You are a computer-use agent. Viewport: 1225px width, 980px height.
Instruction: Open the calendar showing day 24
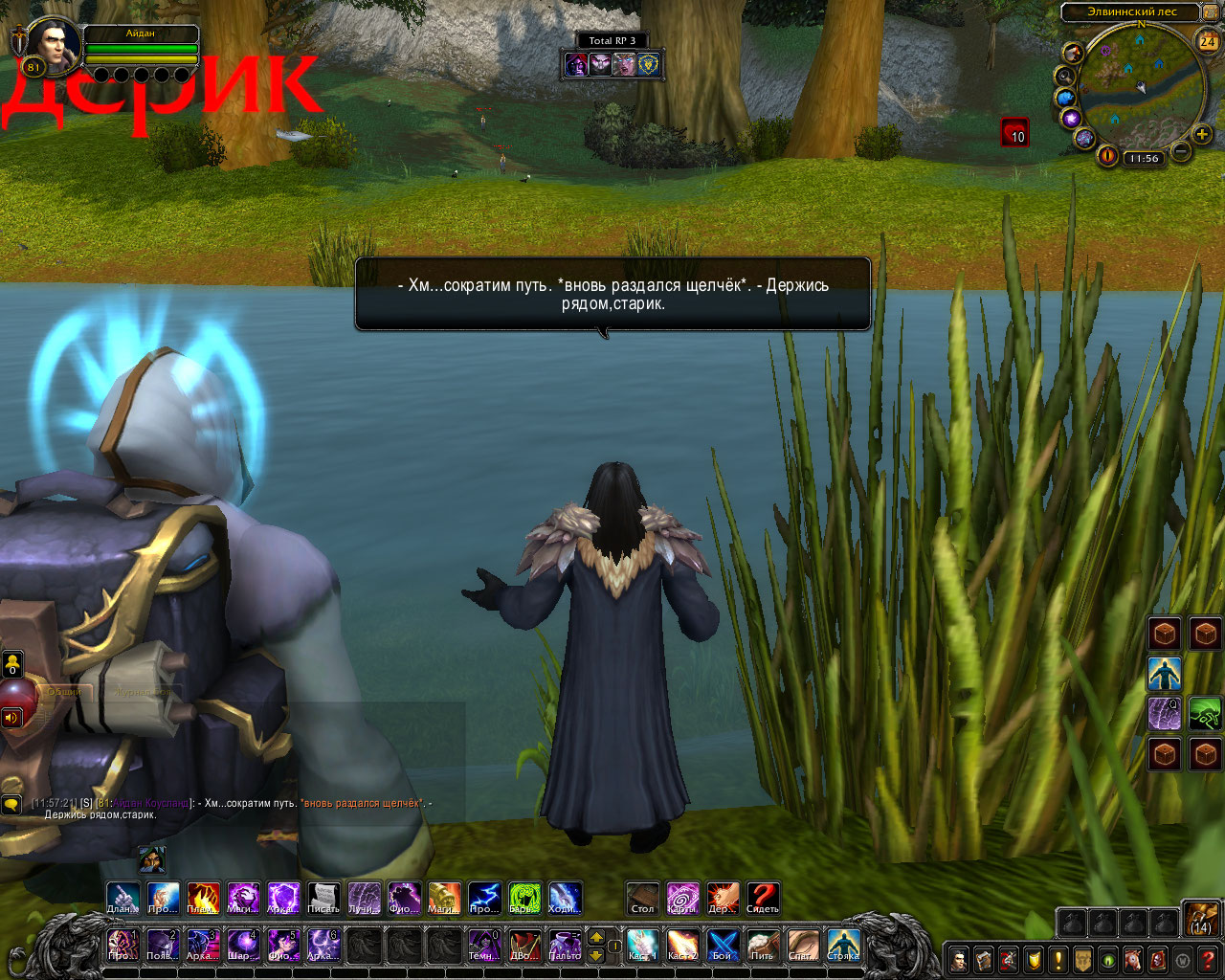(x=1208, y=41)
